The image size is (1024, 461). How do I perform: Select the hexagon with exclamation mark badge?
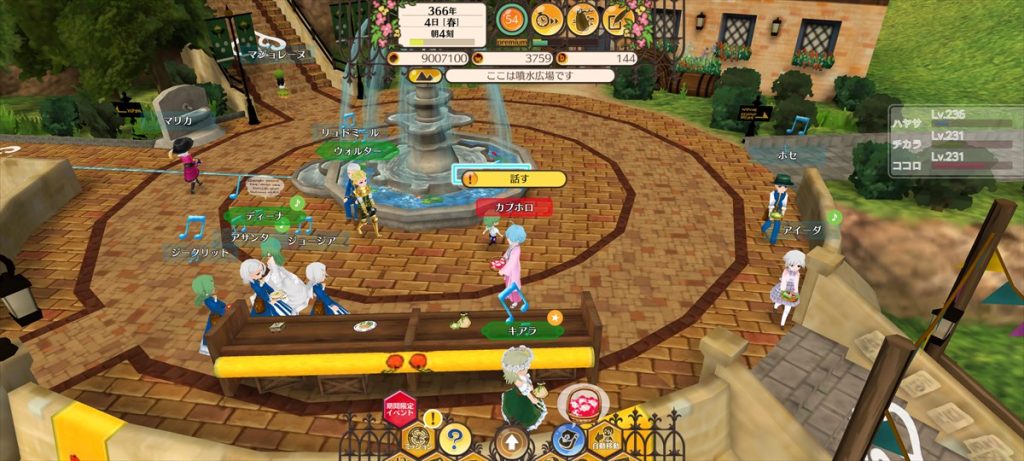[x=417, y=435]
